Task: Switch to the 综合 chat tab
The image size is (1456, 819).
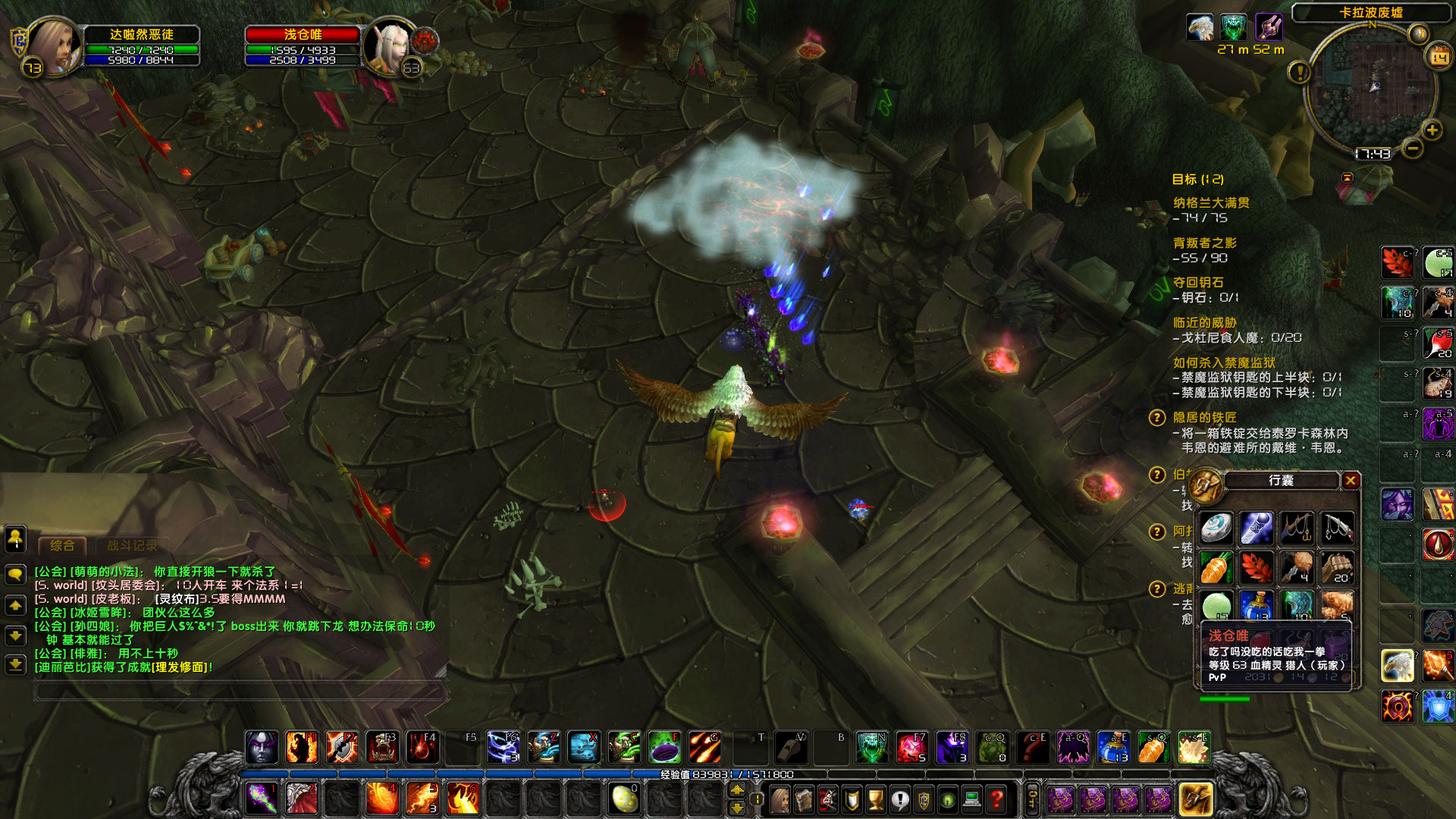Action: click(x=64, y=544)
